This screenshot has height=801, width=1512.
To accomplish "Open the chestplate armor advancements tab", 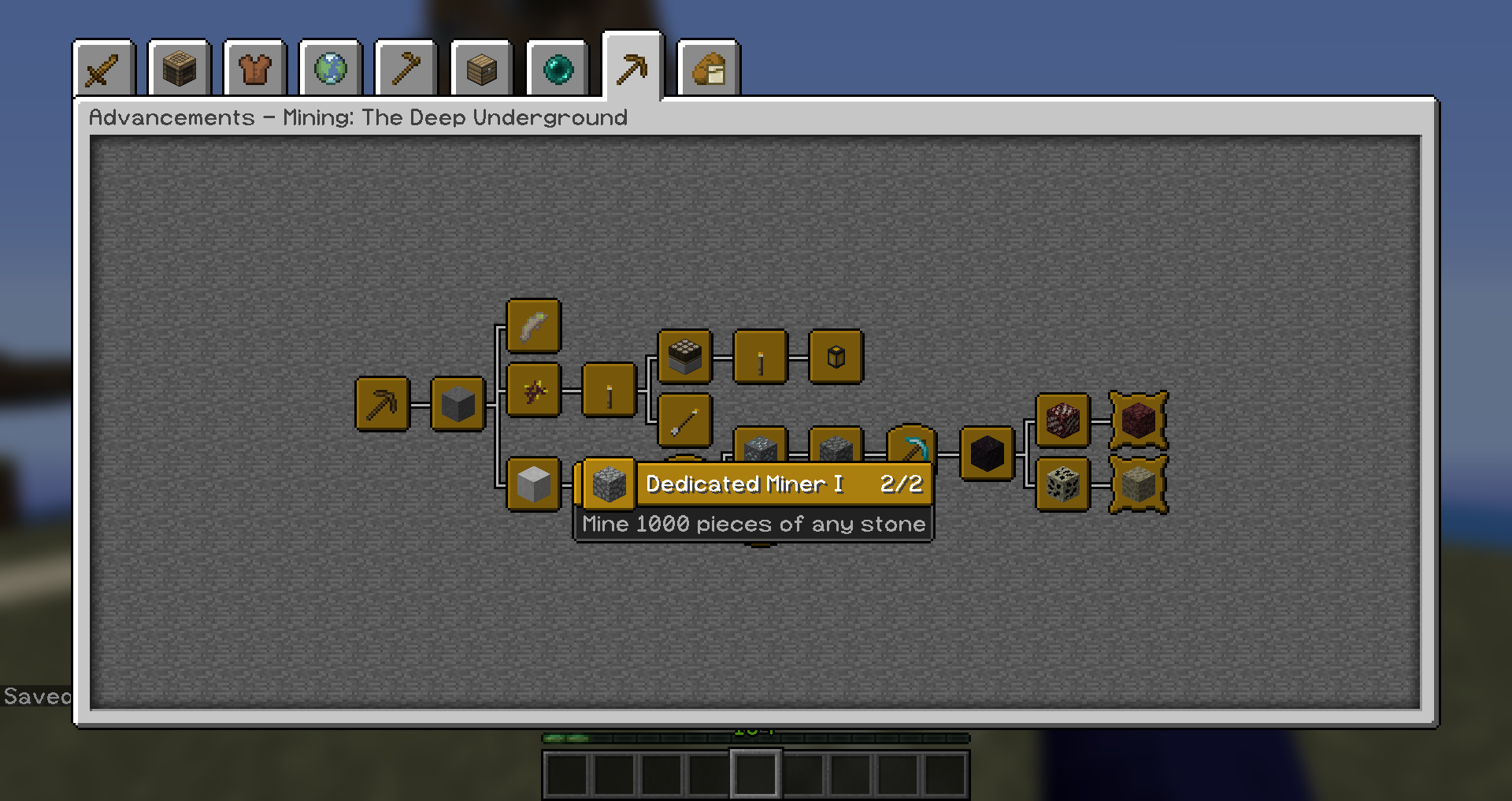I will 254,69.
